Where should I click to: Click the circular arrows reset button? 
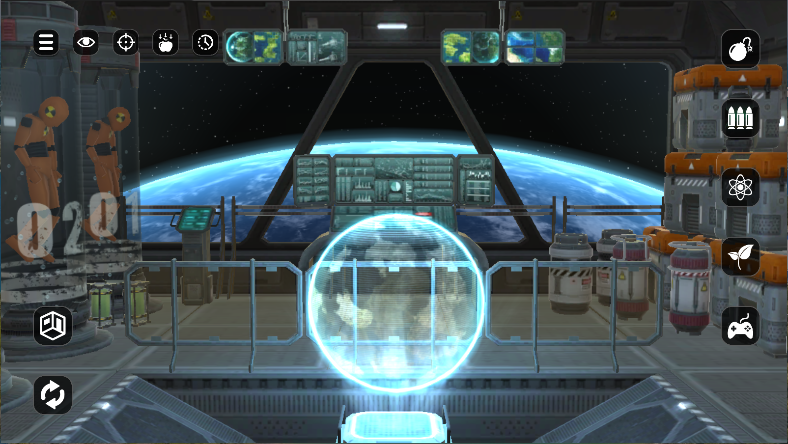(52, 394)
